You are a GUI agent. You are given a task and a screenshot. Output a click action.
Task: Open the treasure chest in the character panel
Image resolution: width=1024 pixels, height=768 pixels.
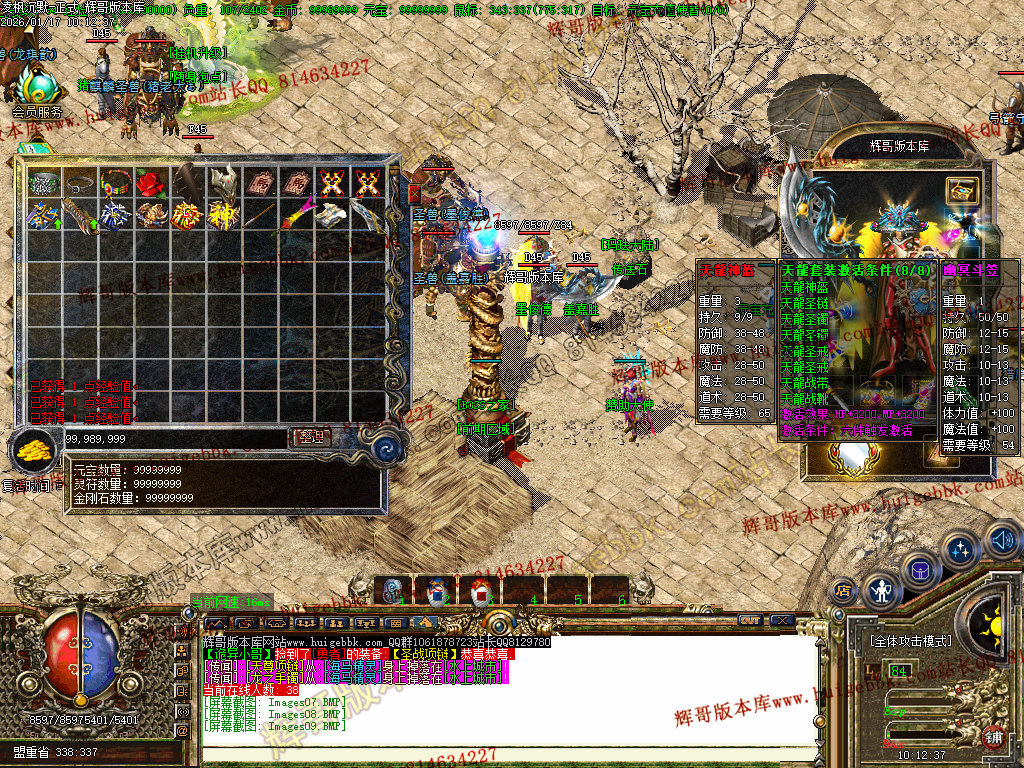[961, 189]
